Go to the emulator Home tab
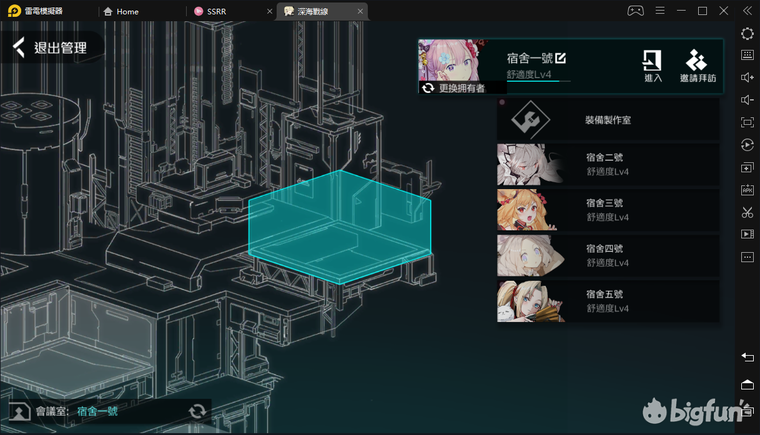 [x=127, y=11]
